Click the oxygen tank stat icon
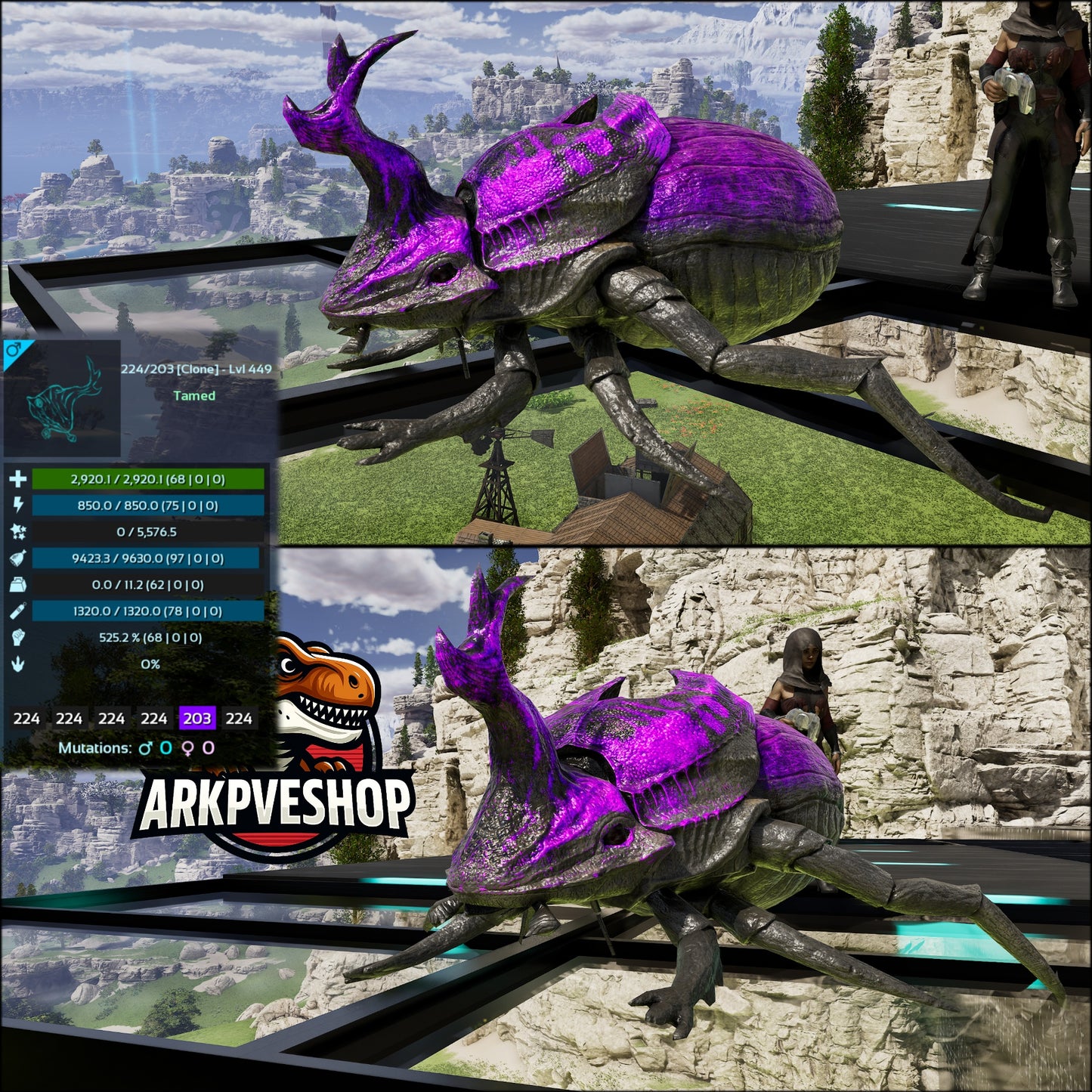Screen dimensions: 1092x1092 pyautogui.click(x=19, y=611)
